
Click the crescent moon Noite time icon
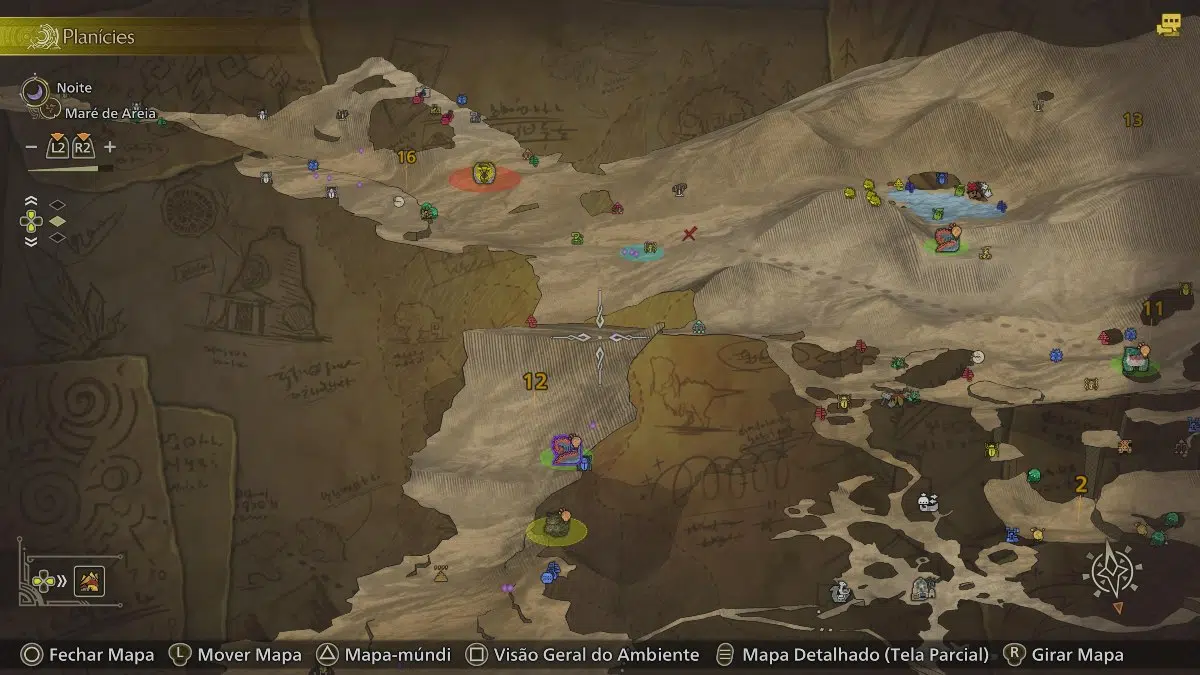click(x=35, y=90)
